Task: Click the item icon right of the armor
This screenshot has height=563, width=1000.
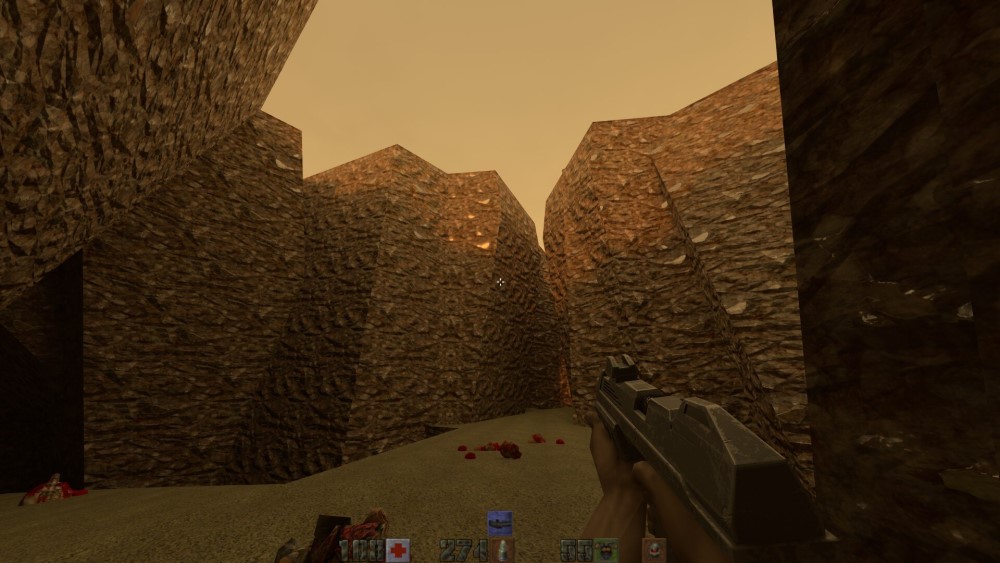Action: [654, 550]
